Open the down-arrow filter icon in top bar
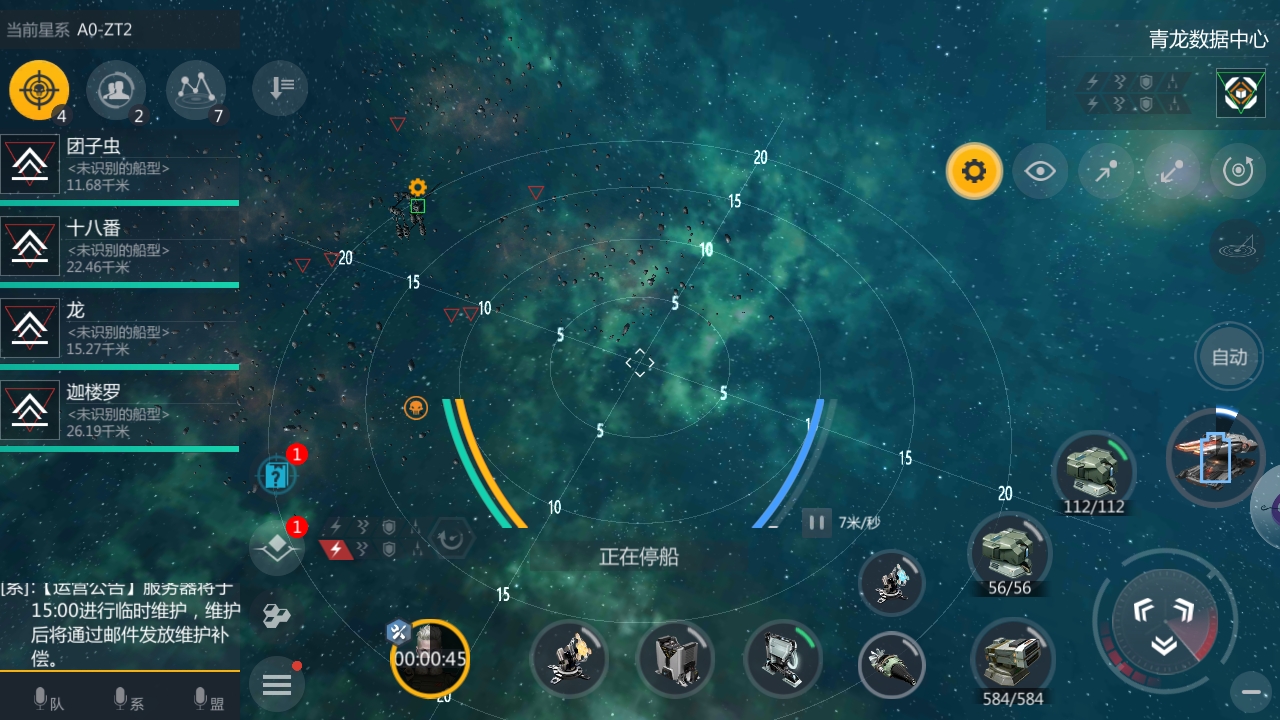Image resolution: width=1280 pixels, height=720 pixels. tap(279, 89)
